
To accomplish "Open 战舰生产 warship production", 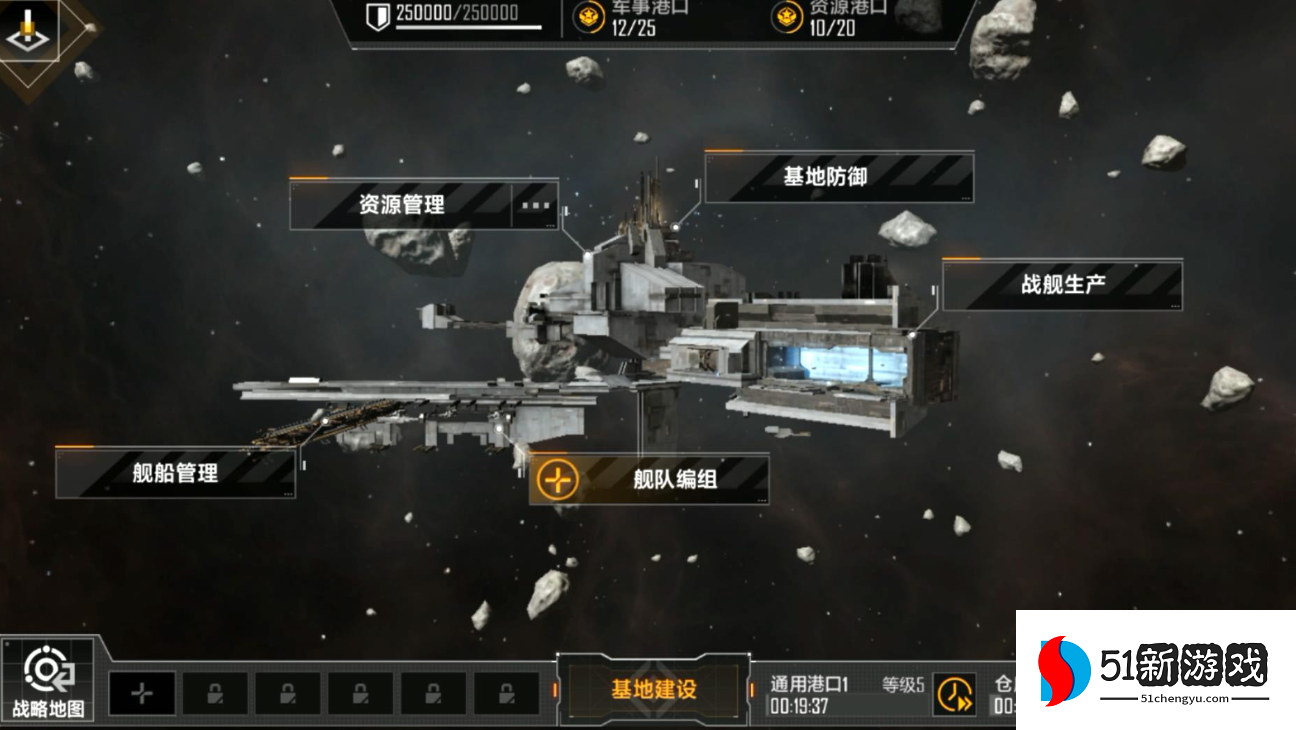I will click(1062, 285).
